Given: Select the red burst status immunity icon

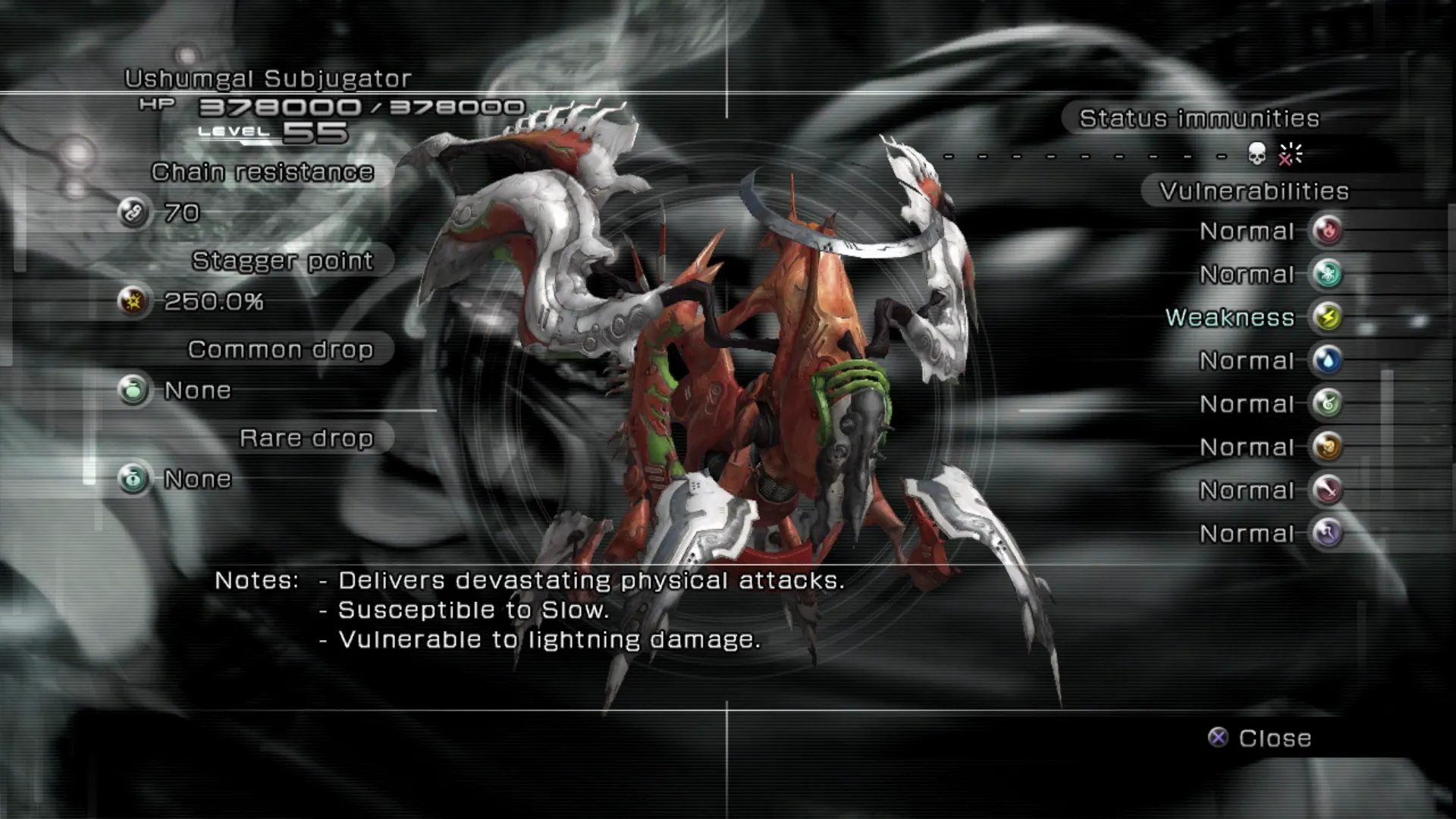Looking at the screenshot, I should click(1289, 155).
